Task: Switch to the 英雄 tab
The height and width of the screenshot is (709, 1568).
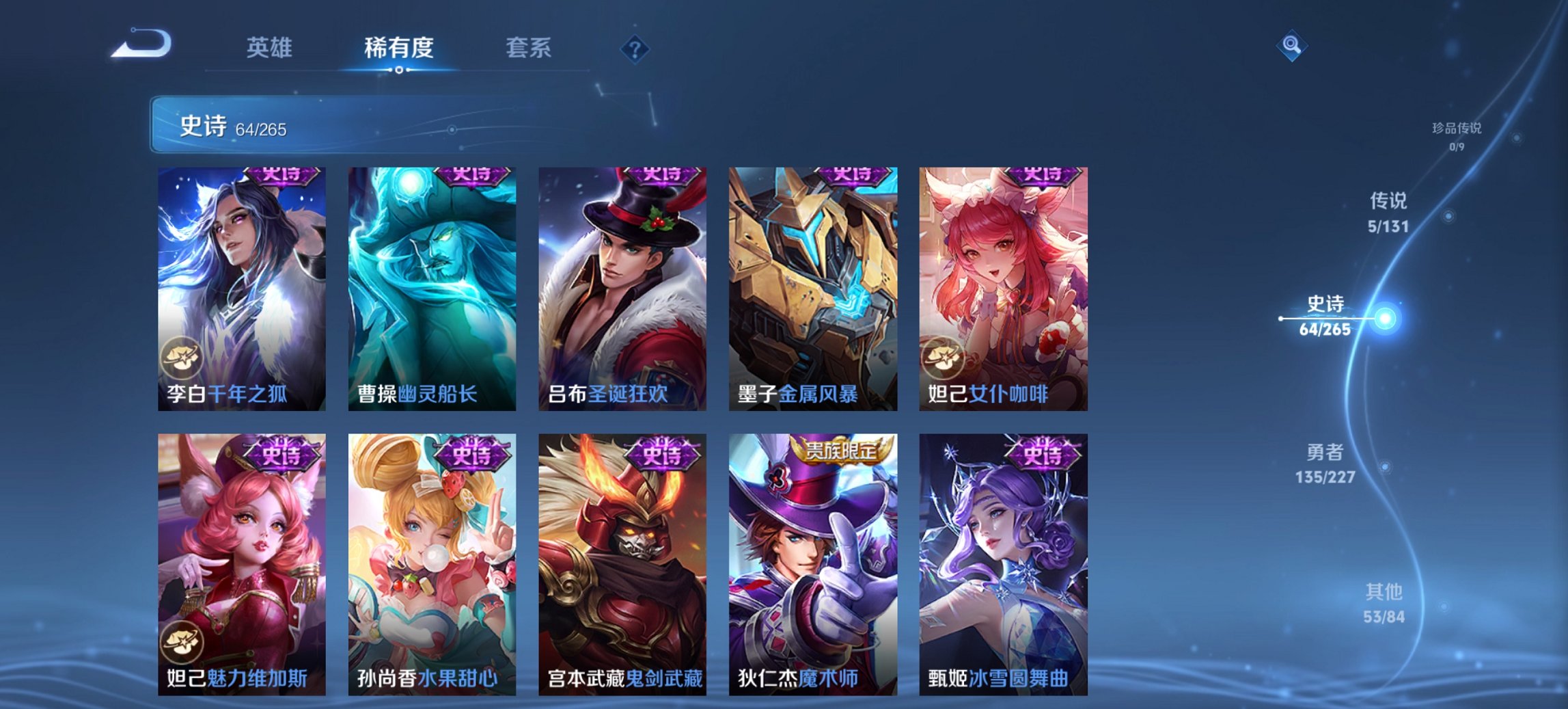Action: click(271, 48)
